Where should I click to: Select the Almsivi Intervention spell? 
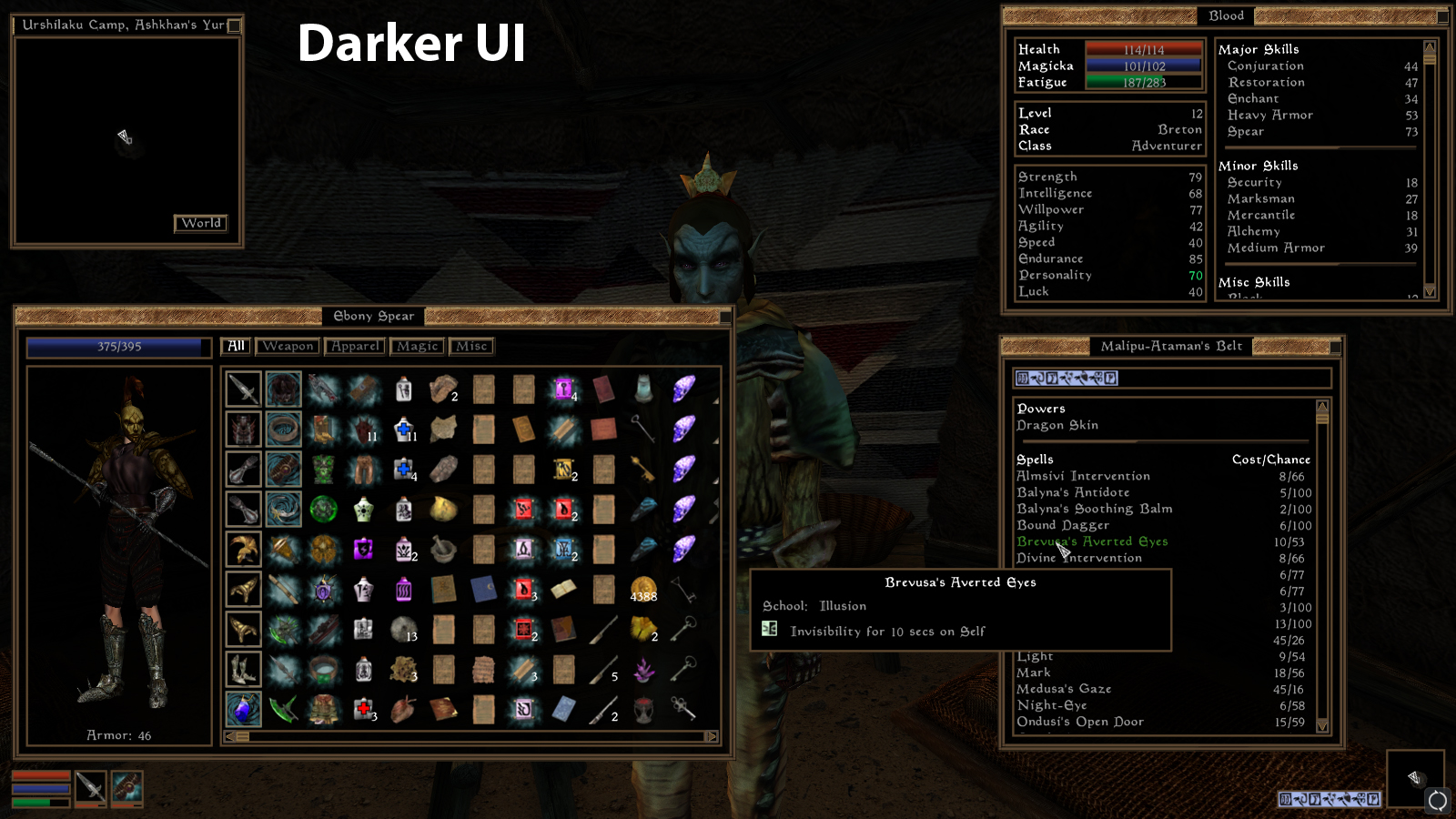pyautogui.click(x=1083, y=476)
